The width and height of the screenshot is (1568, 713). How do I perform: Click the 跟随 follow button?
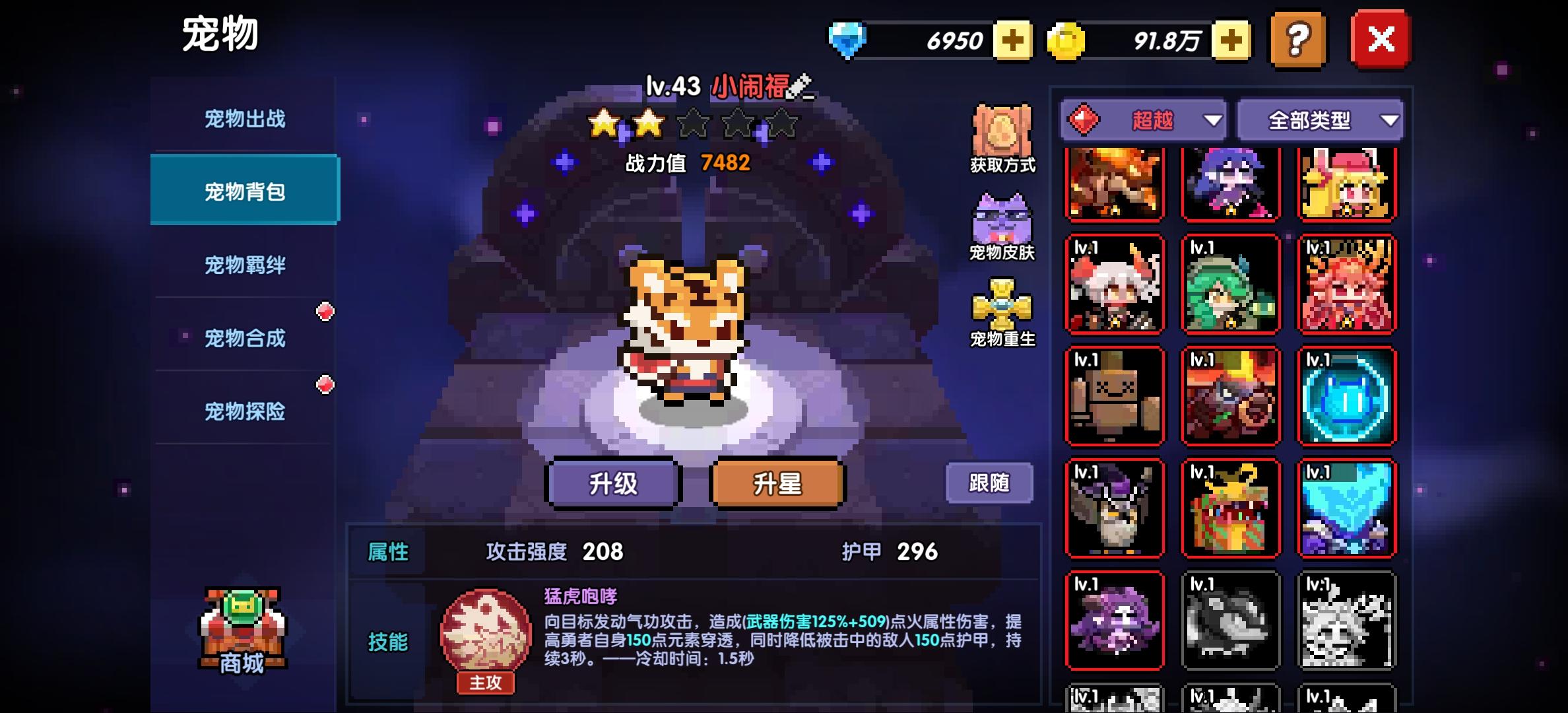pyautogui.click(x=989, y=483)
